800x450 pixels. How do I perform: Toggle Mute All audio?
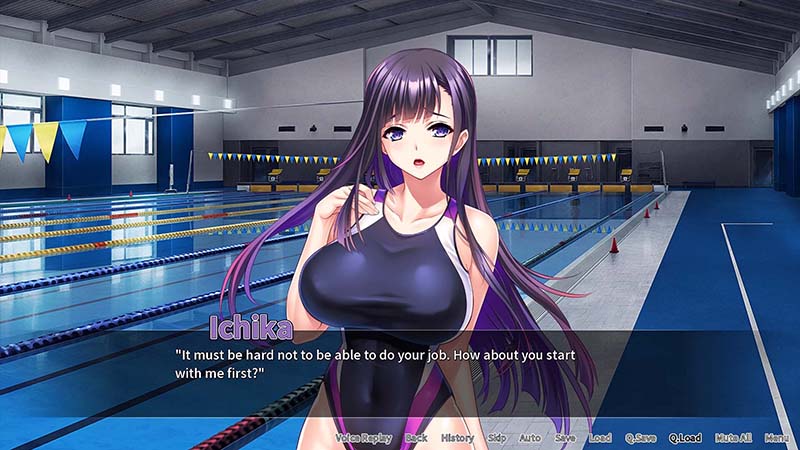coord(732,438)
